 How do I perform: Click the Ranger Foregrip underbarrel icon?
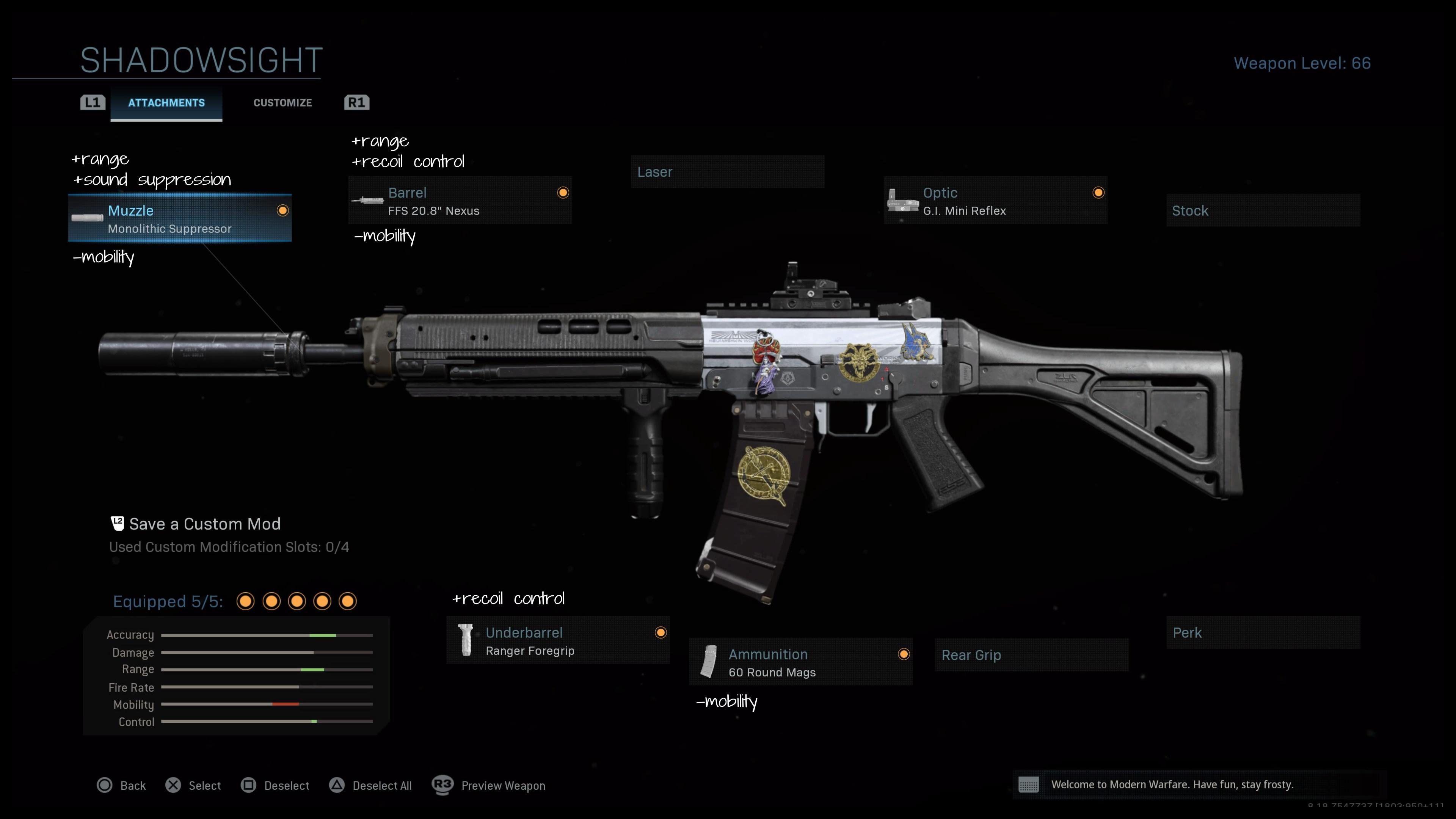pos(466,640)
